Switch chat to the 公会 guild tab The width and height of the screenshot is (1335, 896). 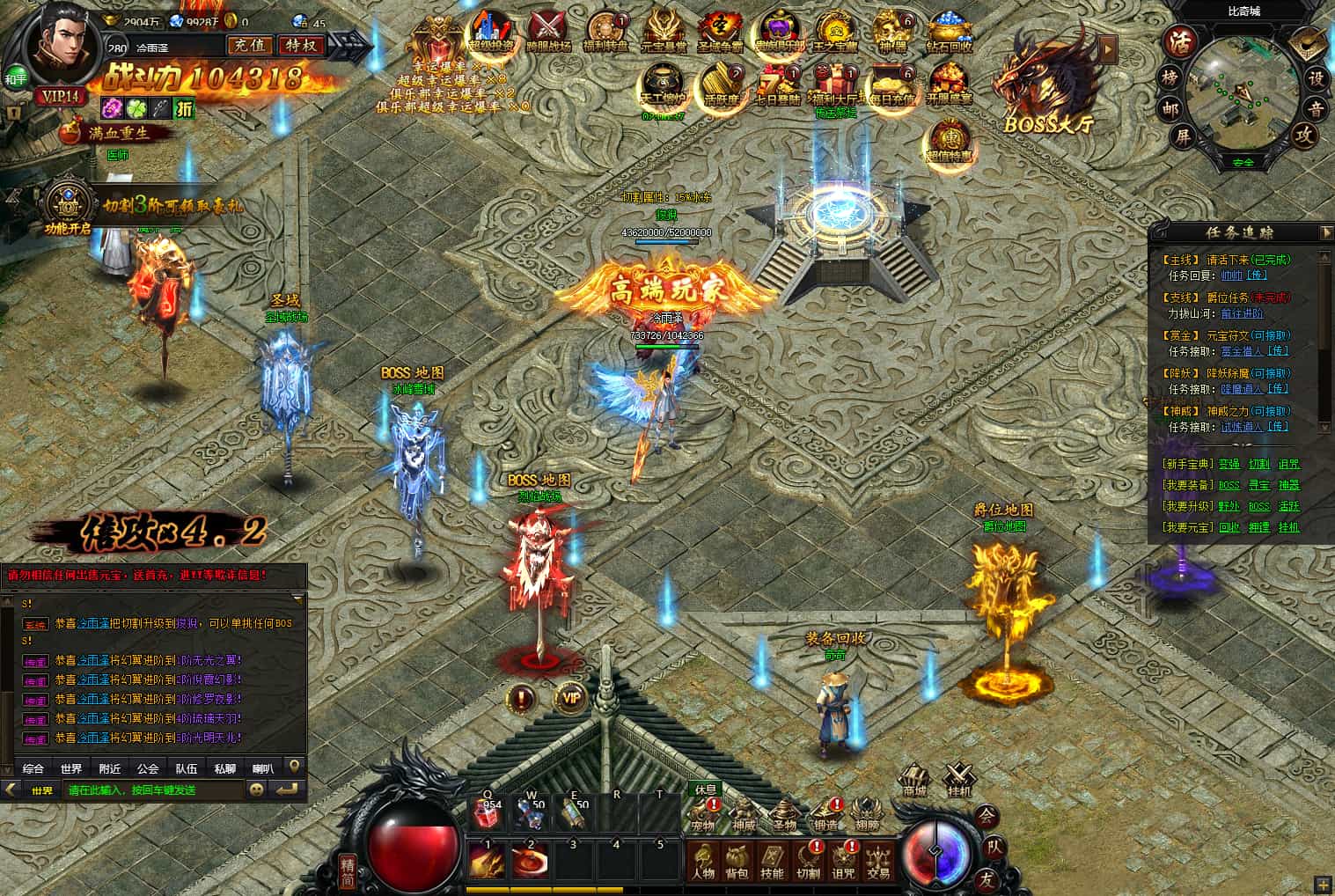click(148, 768)
